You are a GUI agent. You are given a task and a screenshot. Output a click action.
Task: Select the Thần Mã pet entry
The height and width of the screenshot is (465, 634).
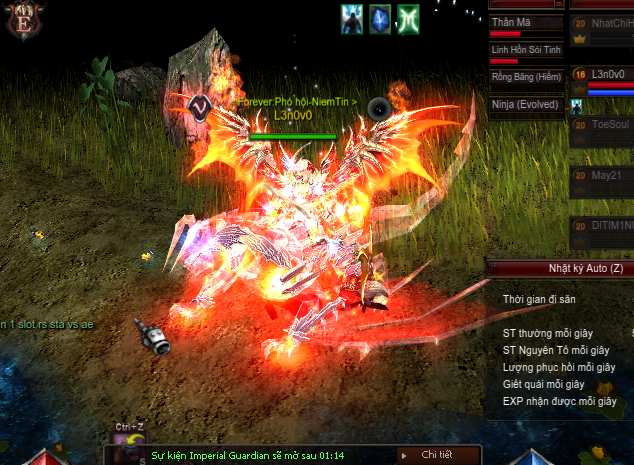tap(524, 23)
